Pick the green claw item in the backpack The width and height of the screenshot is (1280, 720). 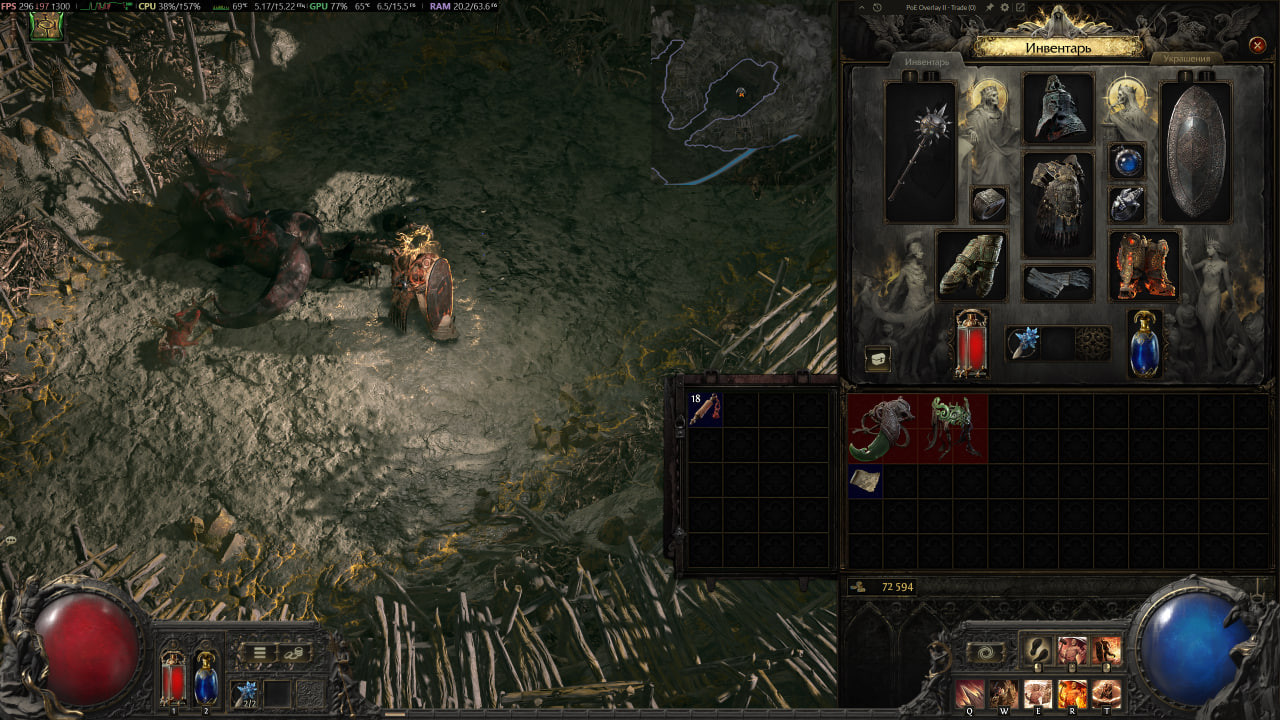(x=882, y=428)
